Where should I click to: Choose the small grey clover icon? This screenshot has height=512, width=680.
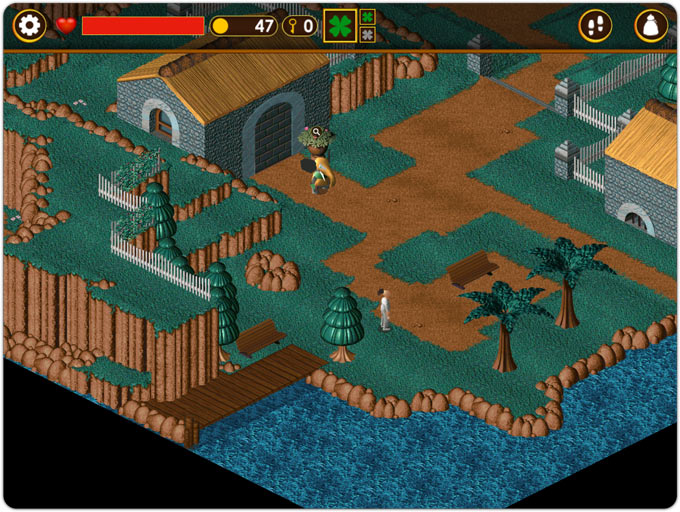pos(368,35)
